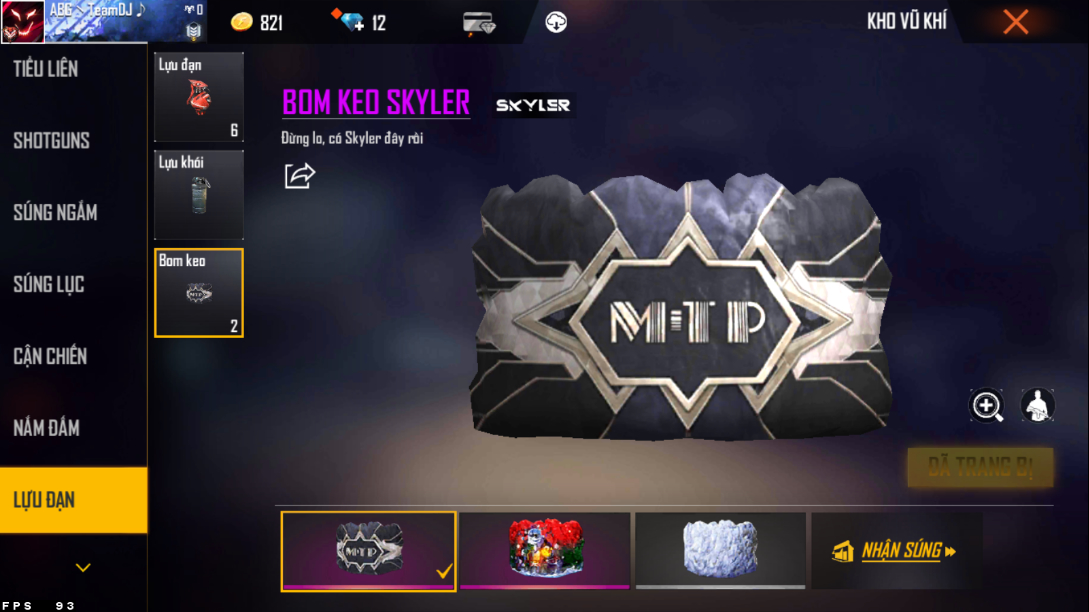Select the Lựu Đạn category

45,500
